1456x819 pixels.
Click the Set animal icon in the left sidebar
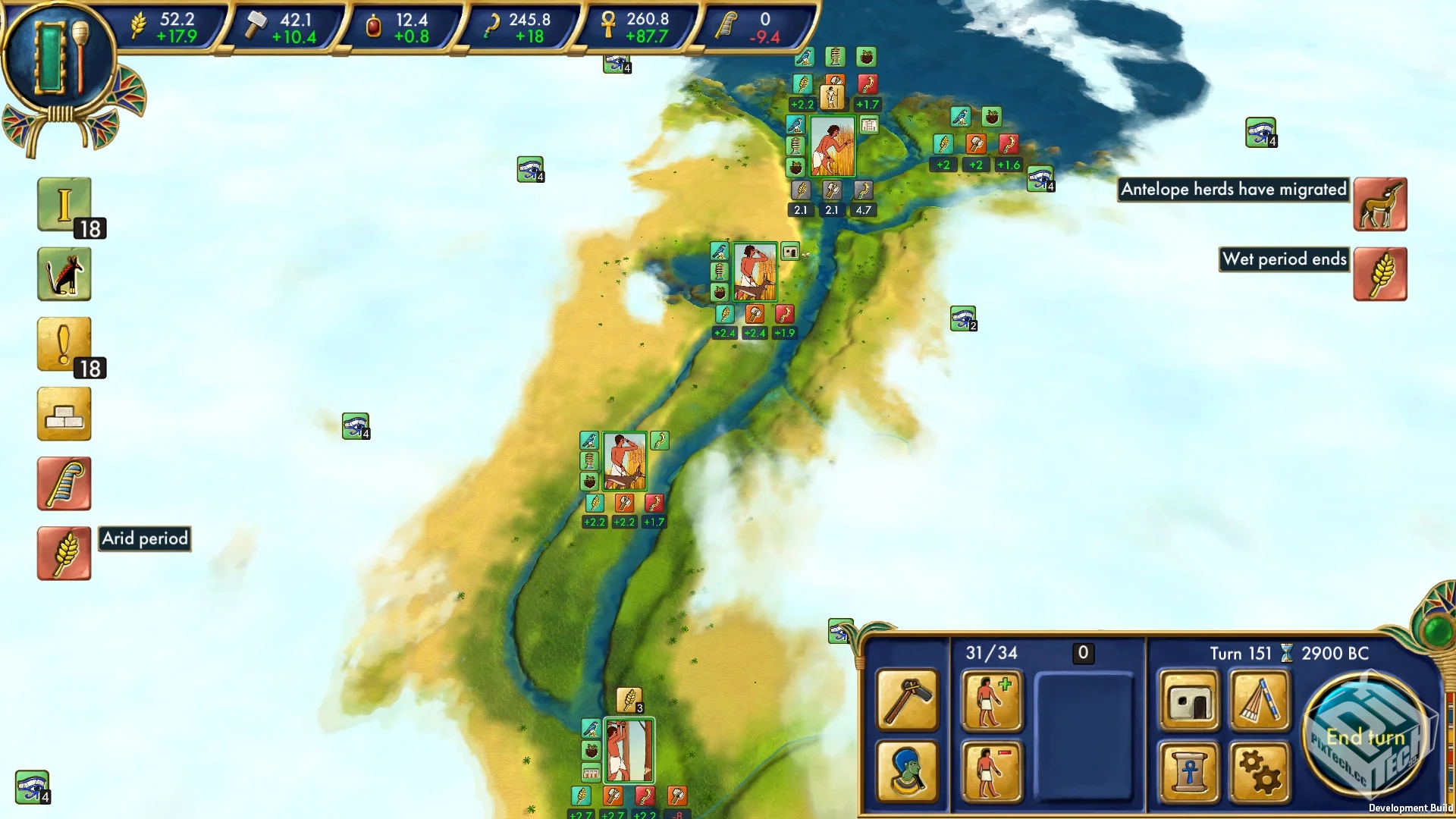[x=64, y=274]
